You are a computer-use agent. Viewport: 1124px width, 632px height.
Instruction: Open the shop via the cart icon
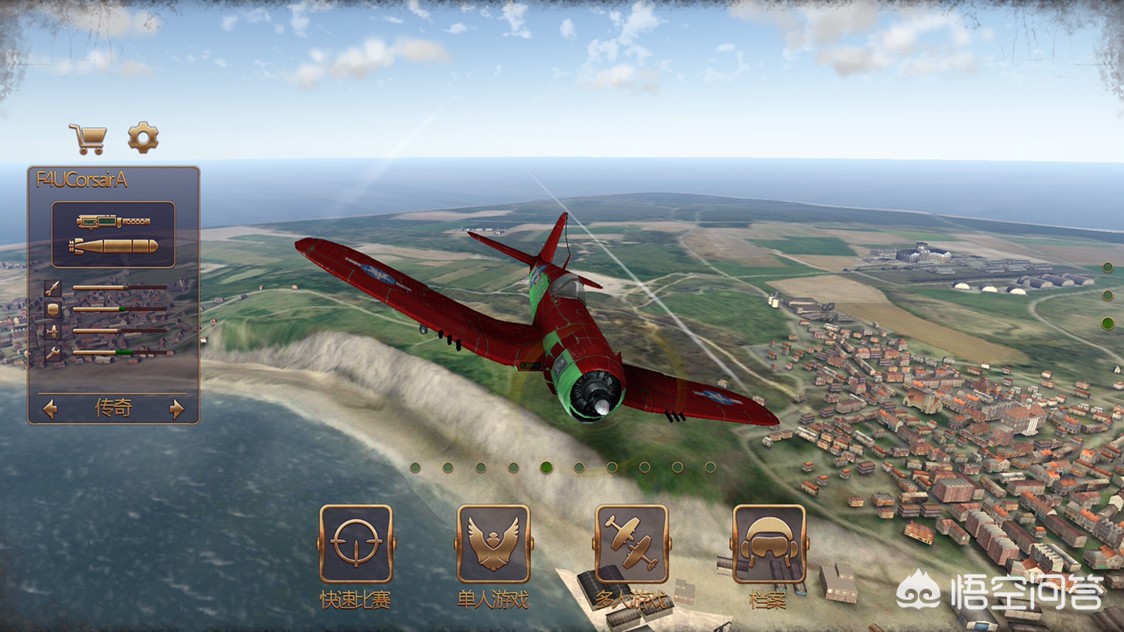[x=88, y=138]
